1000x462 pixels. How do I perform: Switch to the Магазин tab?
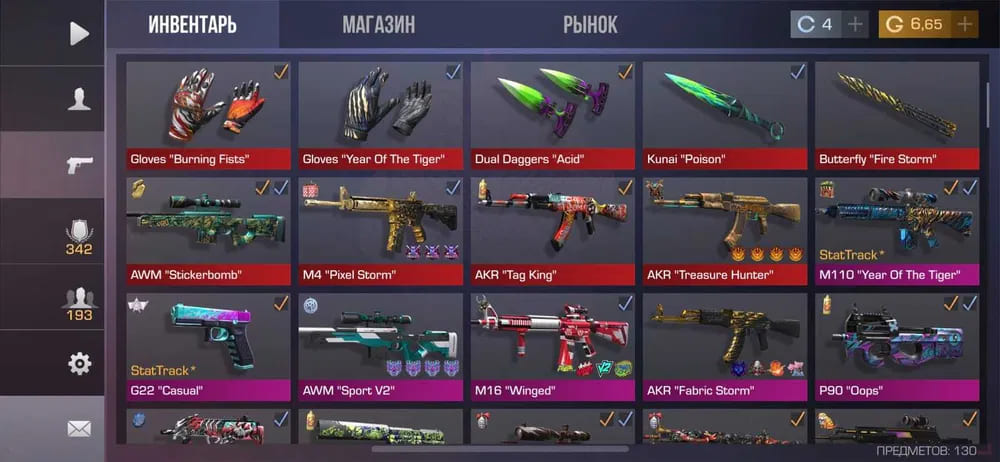click(x=378, y=24)
